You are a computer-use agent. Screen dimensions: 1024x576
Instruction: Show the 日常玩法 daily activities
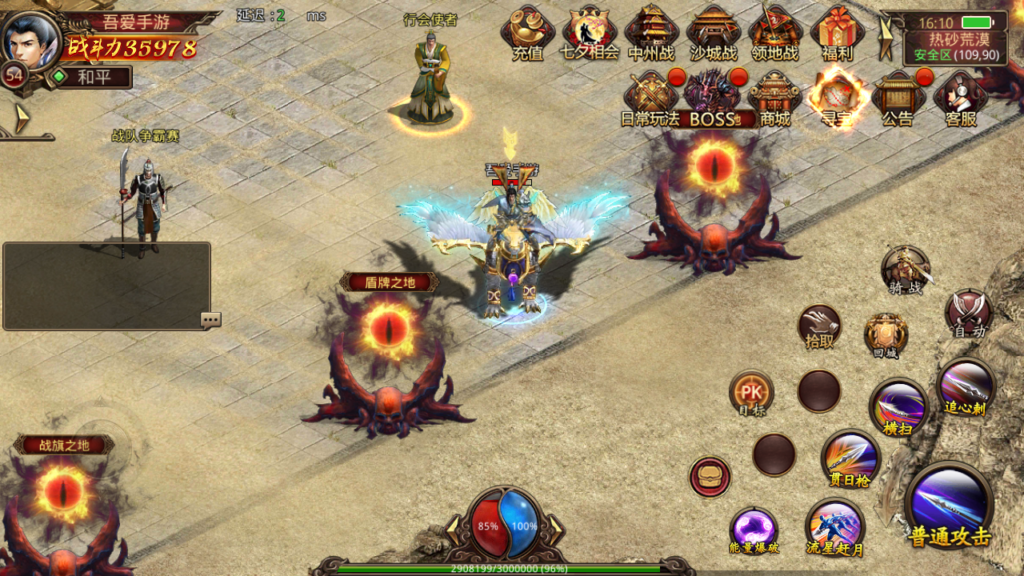click(650, 98)
